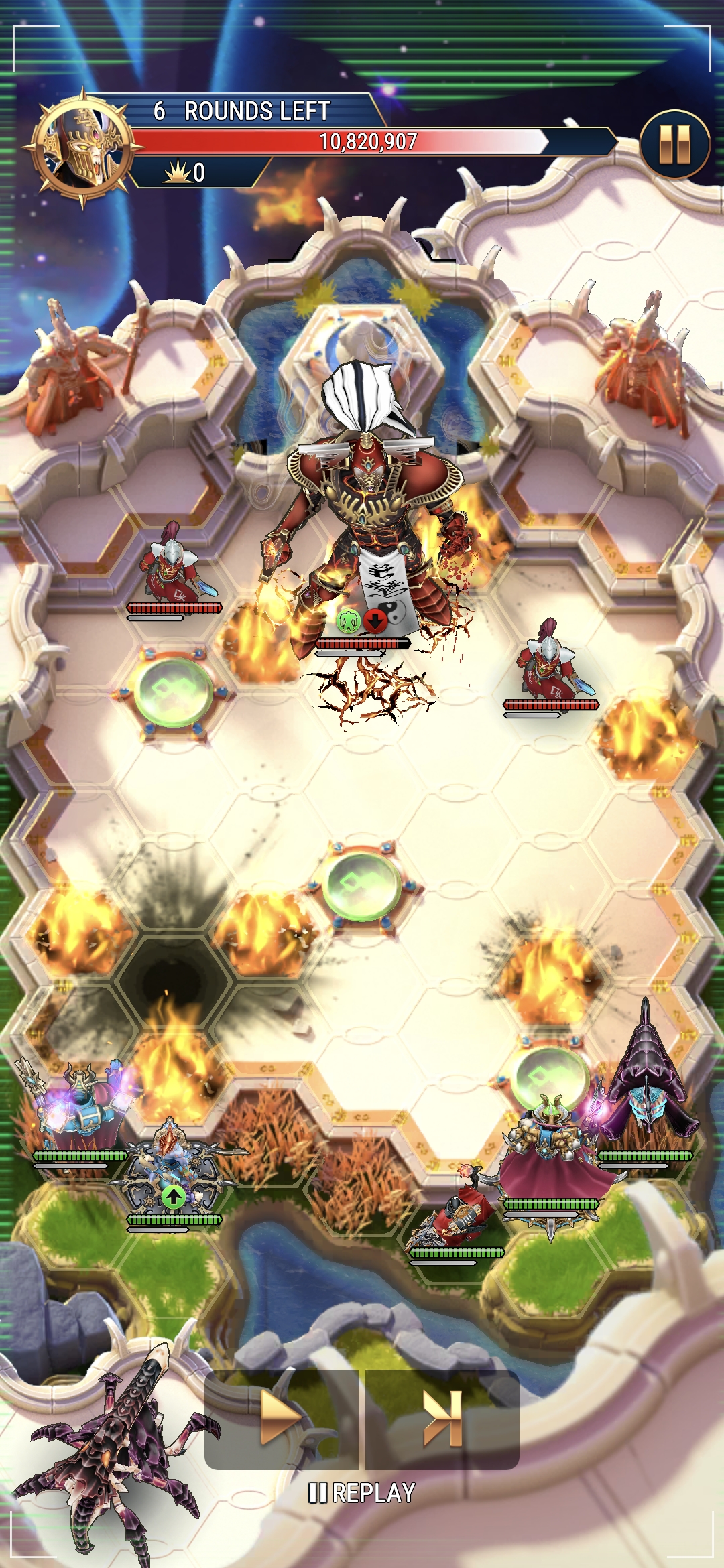Skip to the end of the replay
This screenshot has width=724, height=1568.
pos(442,1418)
